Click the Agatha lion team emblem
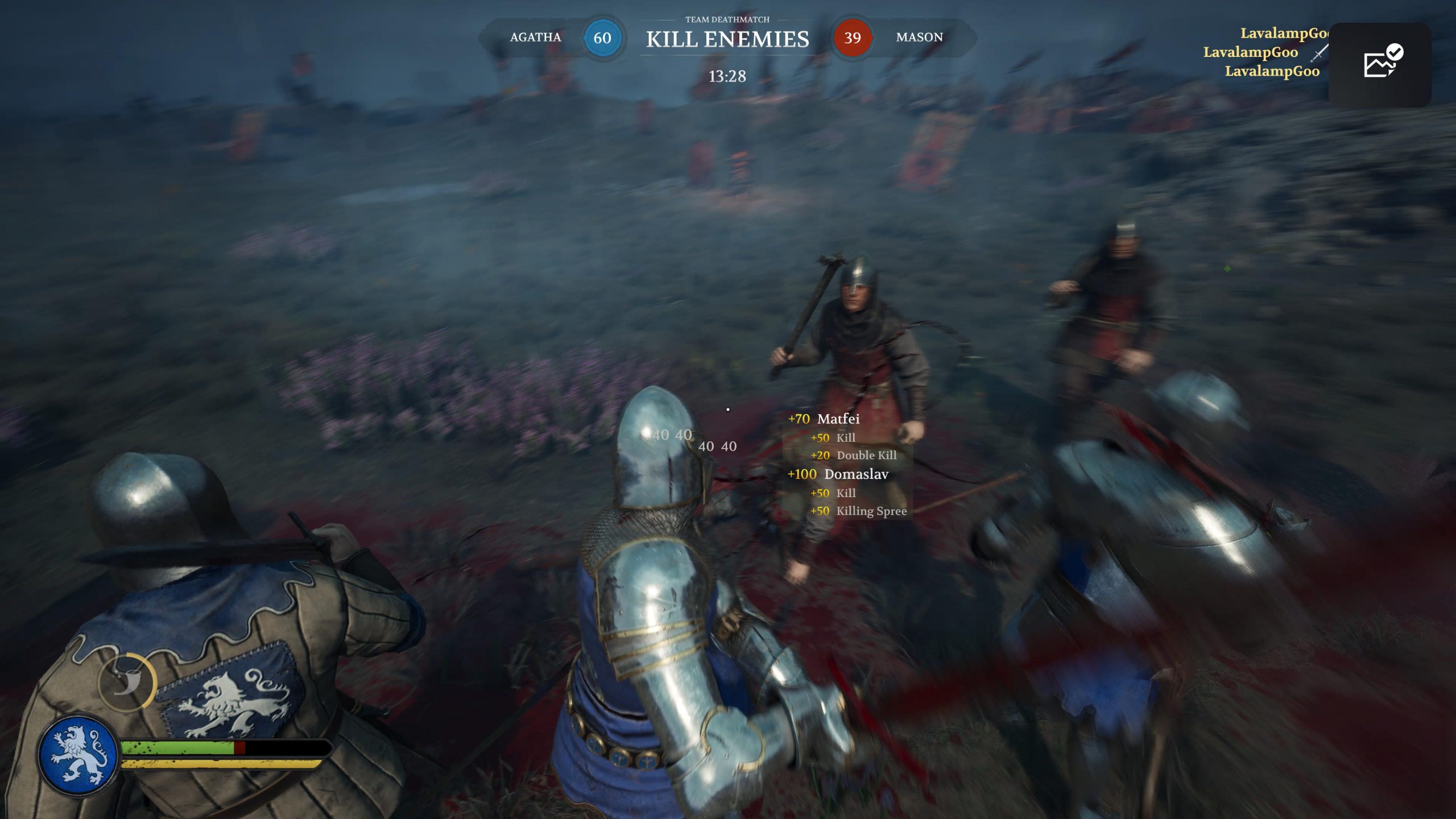Screen dimensions: 1456x819 pyautogui.click(x=78, y=755)
